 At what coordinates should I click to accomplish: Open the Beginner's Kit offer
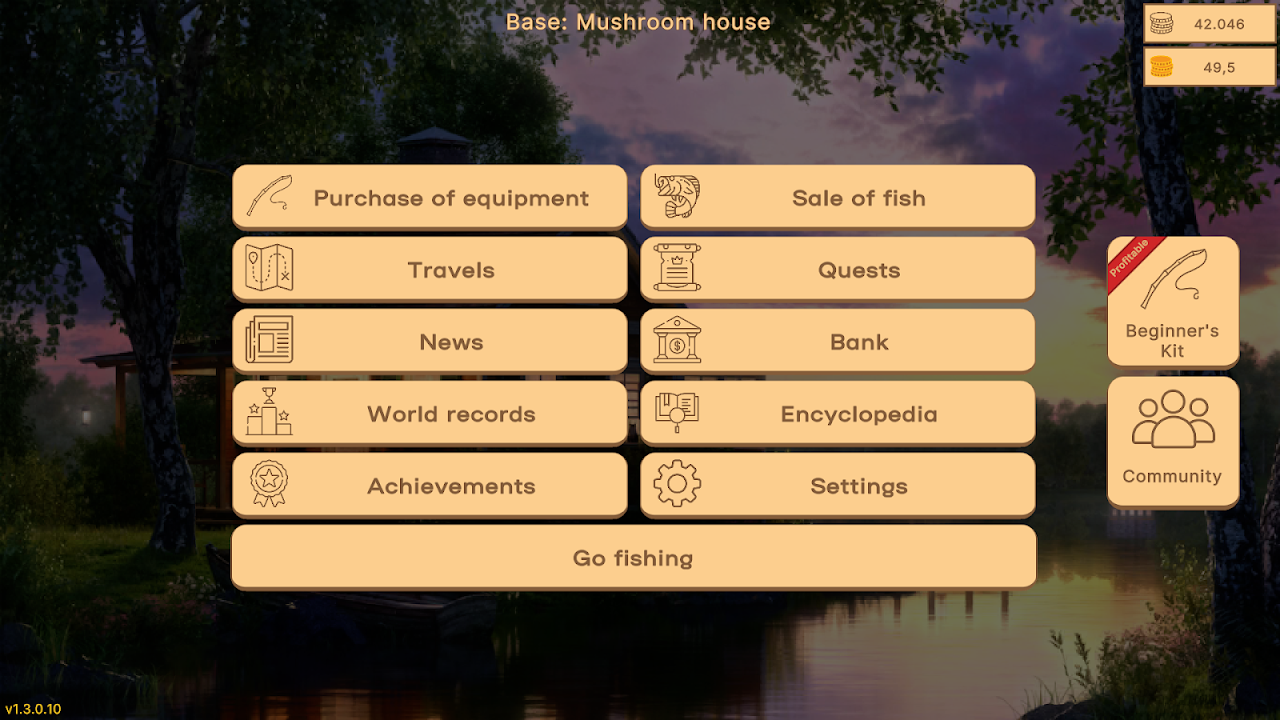1172,302
